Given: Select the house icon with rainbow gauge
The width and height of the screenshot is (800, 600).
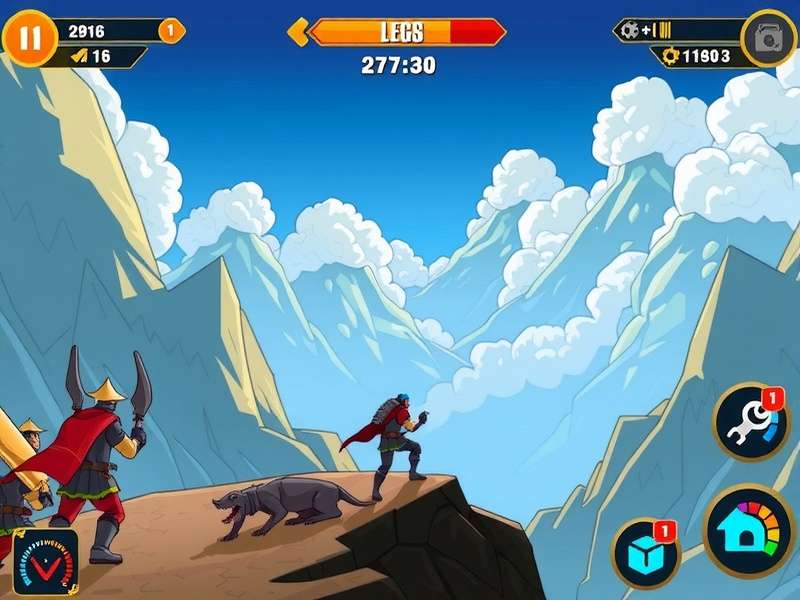Looking at the screenshot, I should pyautogui.click(x=749, y=532).
